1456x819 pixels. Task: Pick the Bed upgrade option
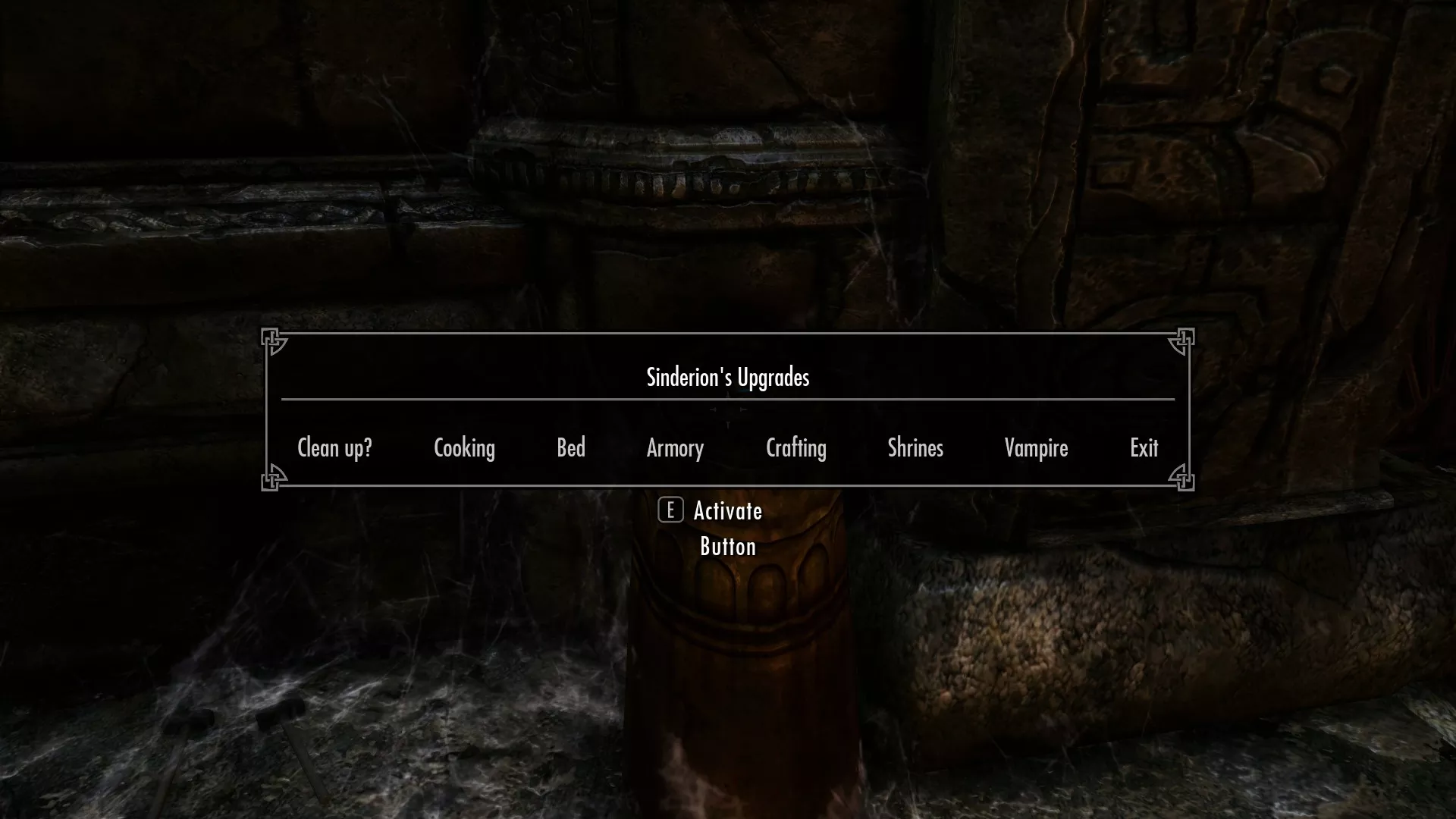click(x=571, y=448)
